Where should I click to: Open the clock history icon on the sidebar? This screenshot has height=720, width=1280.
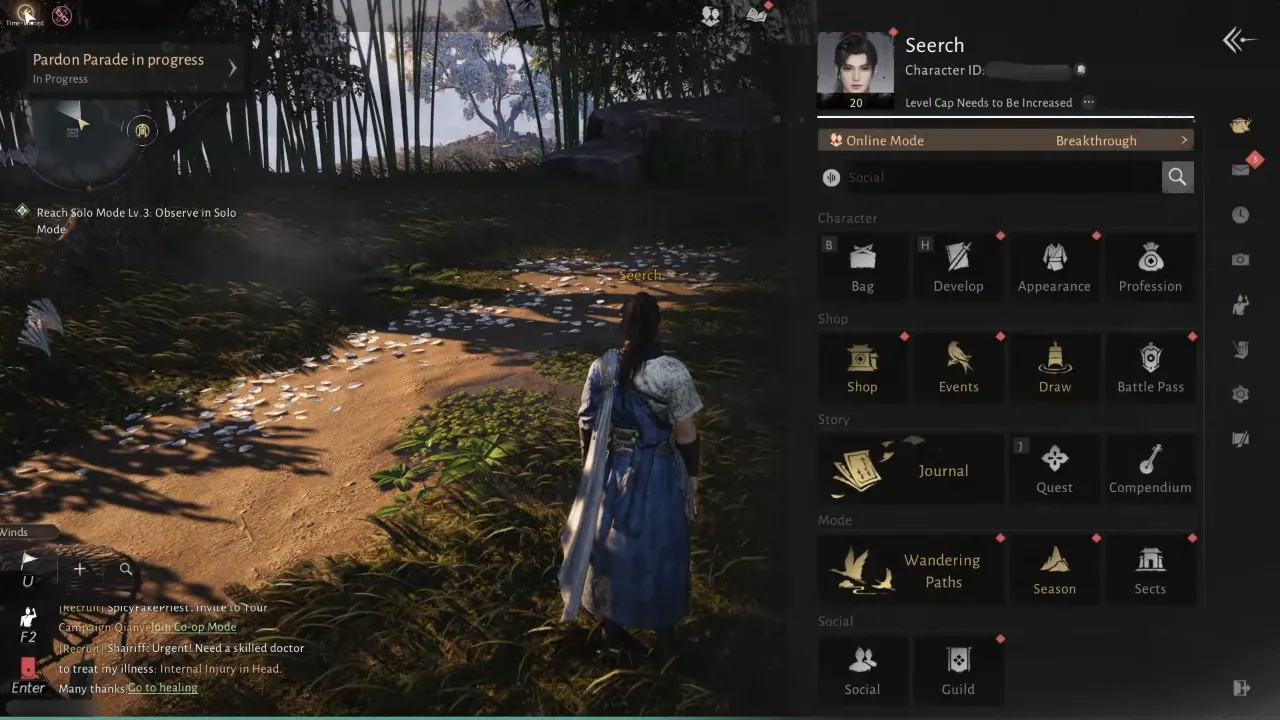(x=1240, y=214)
